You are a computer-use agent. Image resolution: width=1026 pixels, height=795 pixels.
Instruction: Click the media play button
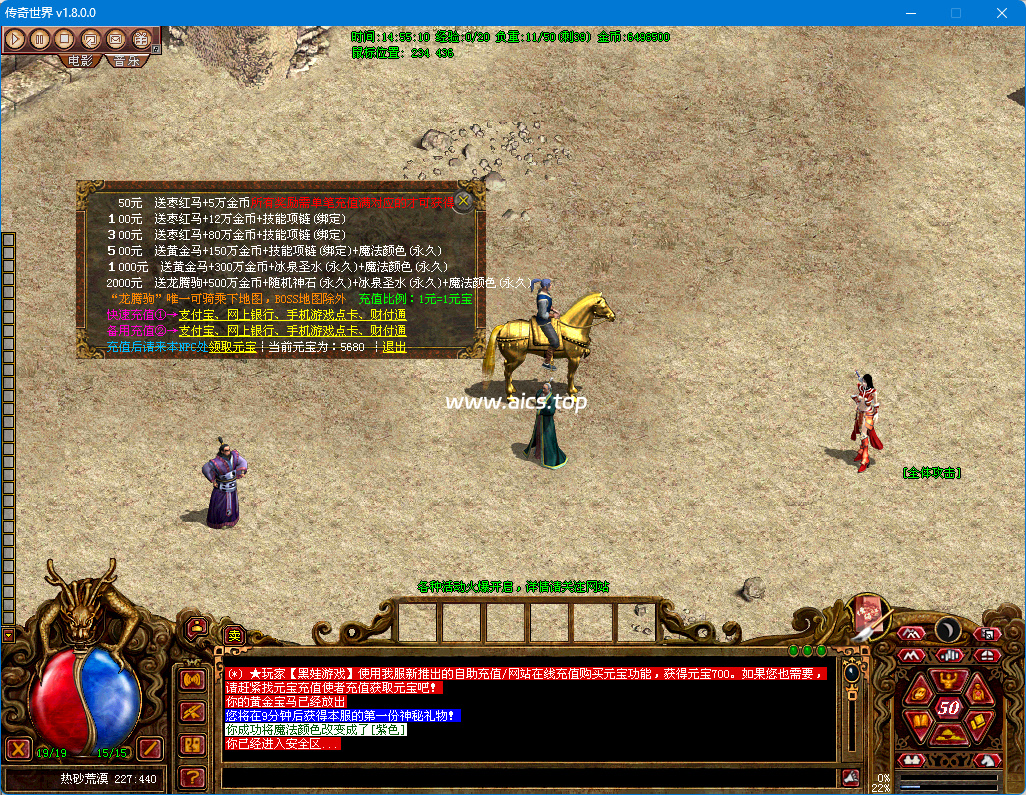(x=15, y=39)
